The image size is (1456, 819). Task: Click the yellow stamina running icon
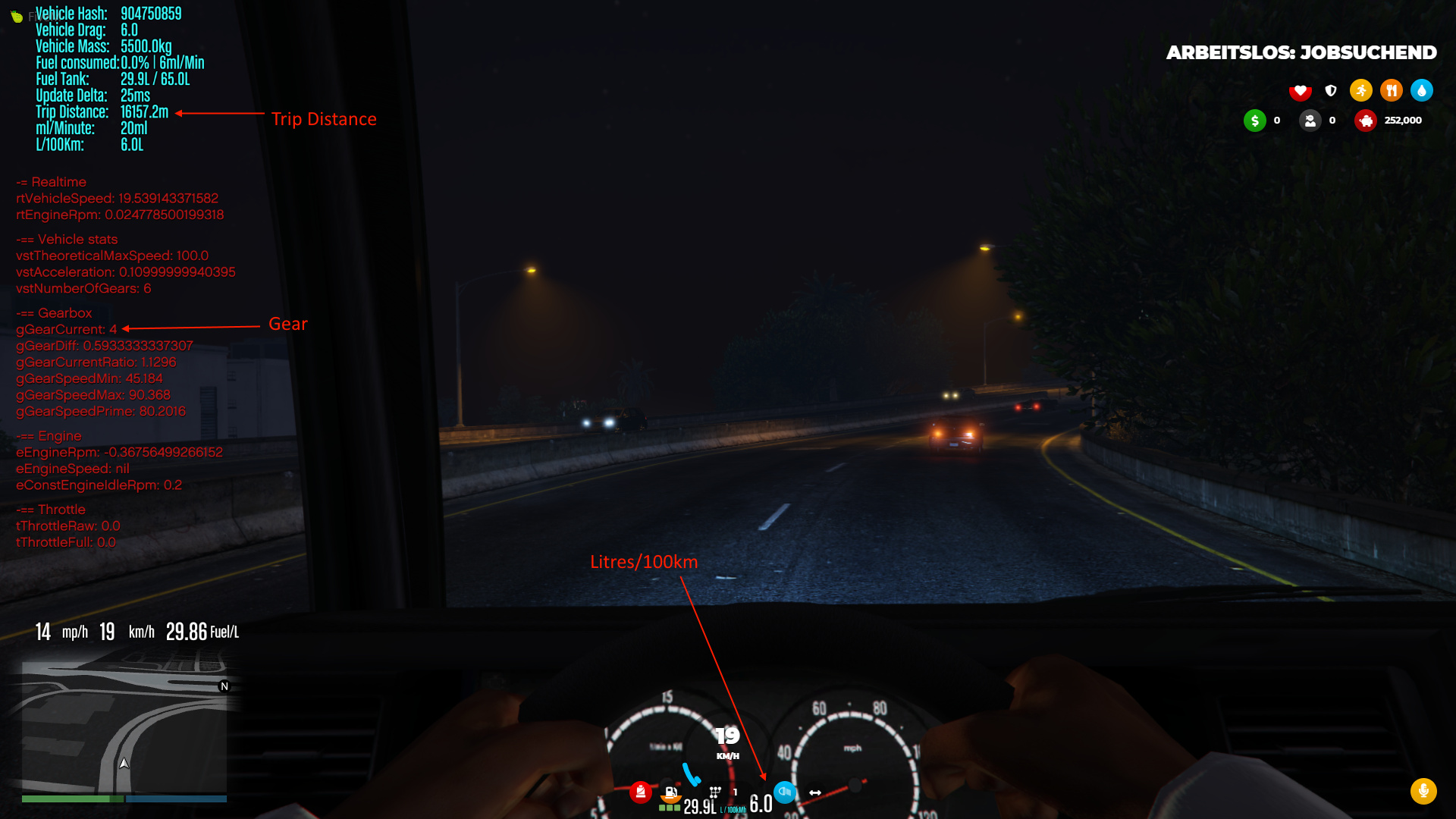click(1361, 89)
